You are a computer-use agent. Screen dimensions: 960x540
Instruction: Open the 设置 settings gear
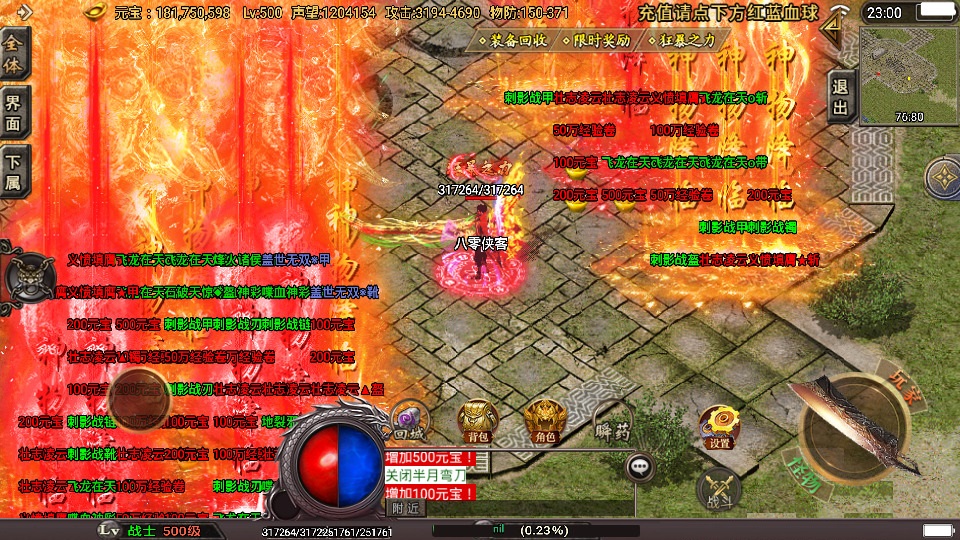pyautogui.click(x=718, y=427)
